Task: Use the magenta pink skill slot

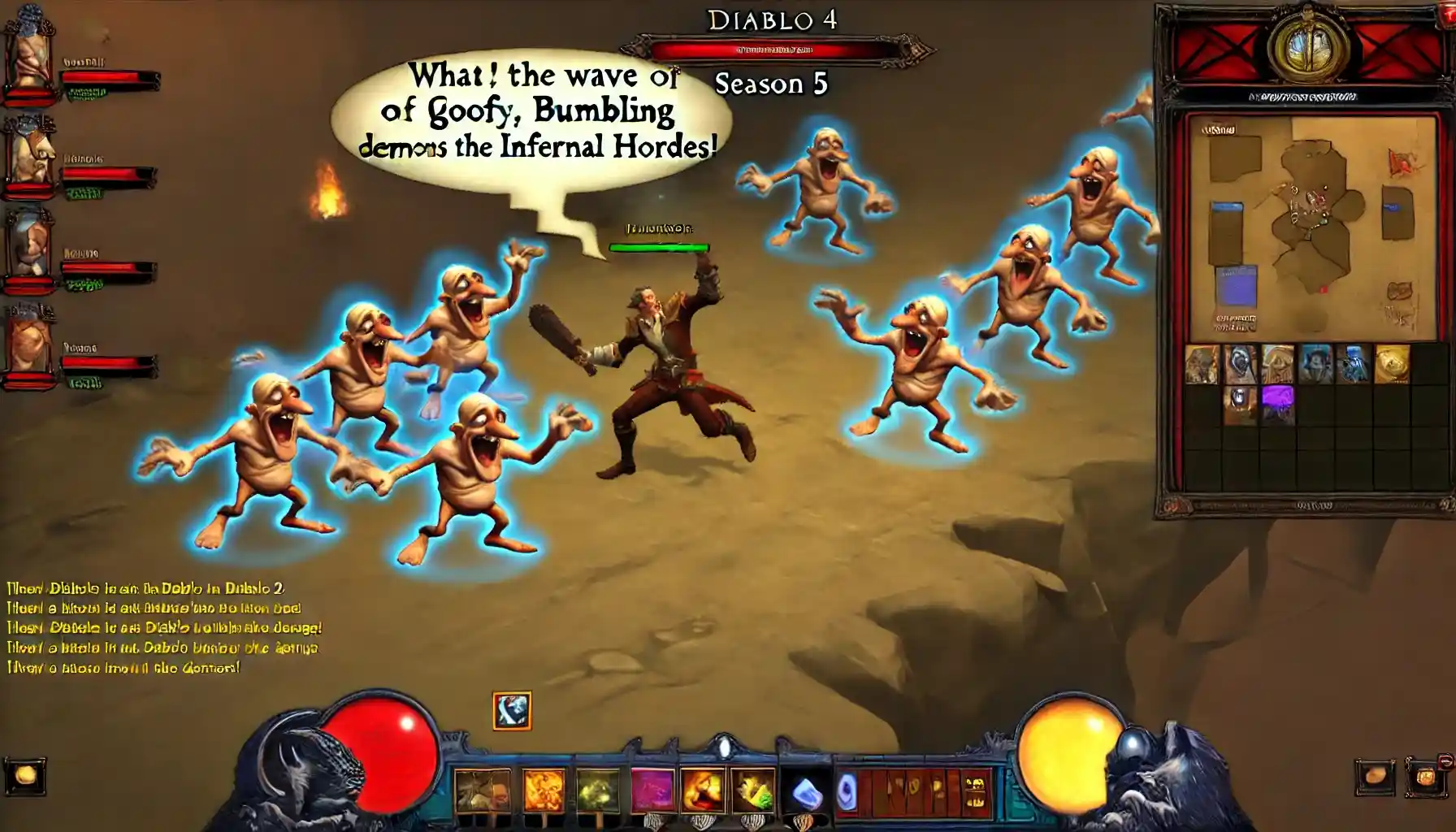Action: click(x=653, y=790)
